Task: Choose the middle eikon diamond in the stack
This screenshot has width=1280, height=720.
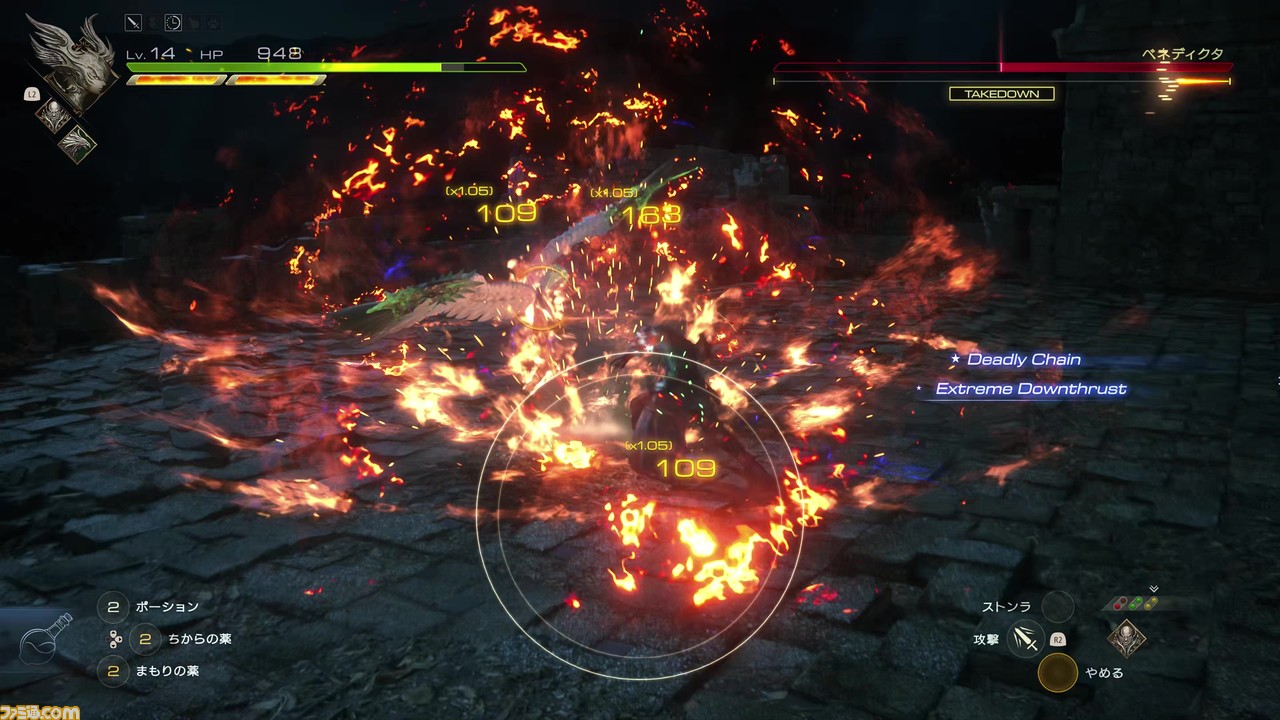Action: point(54,115)
